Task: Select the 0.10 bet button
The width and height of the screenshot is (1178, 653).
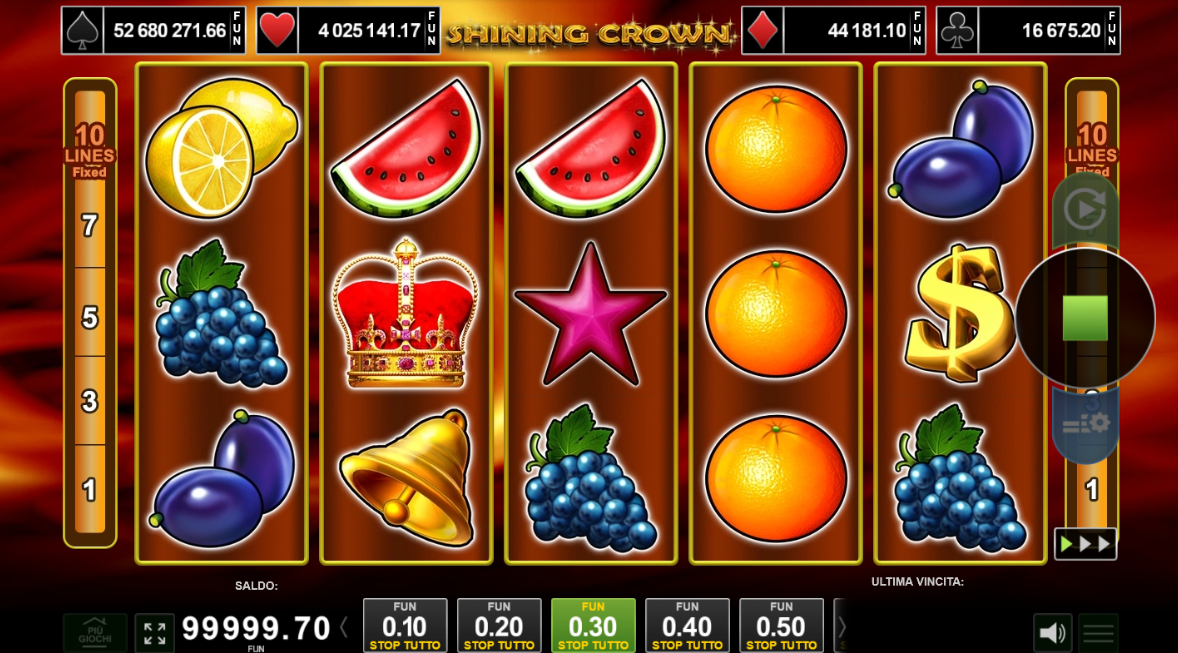Action: pos(404,625)
